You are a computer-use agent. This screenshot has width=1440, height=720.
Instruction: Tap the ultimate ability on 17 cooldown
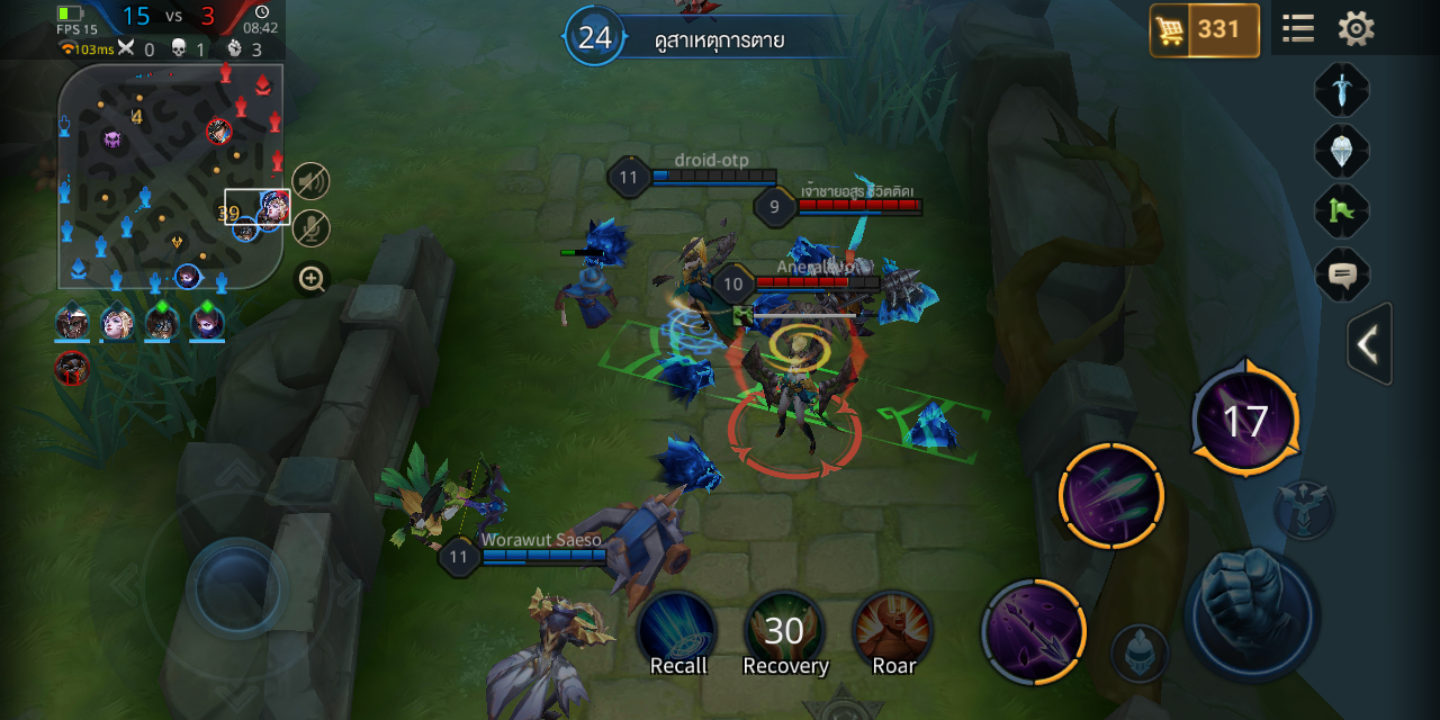tap(1246, 421)
